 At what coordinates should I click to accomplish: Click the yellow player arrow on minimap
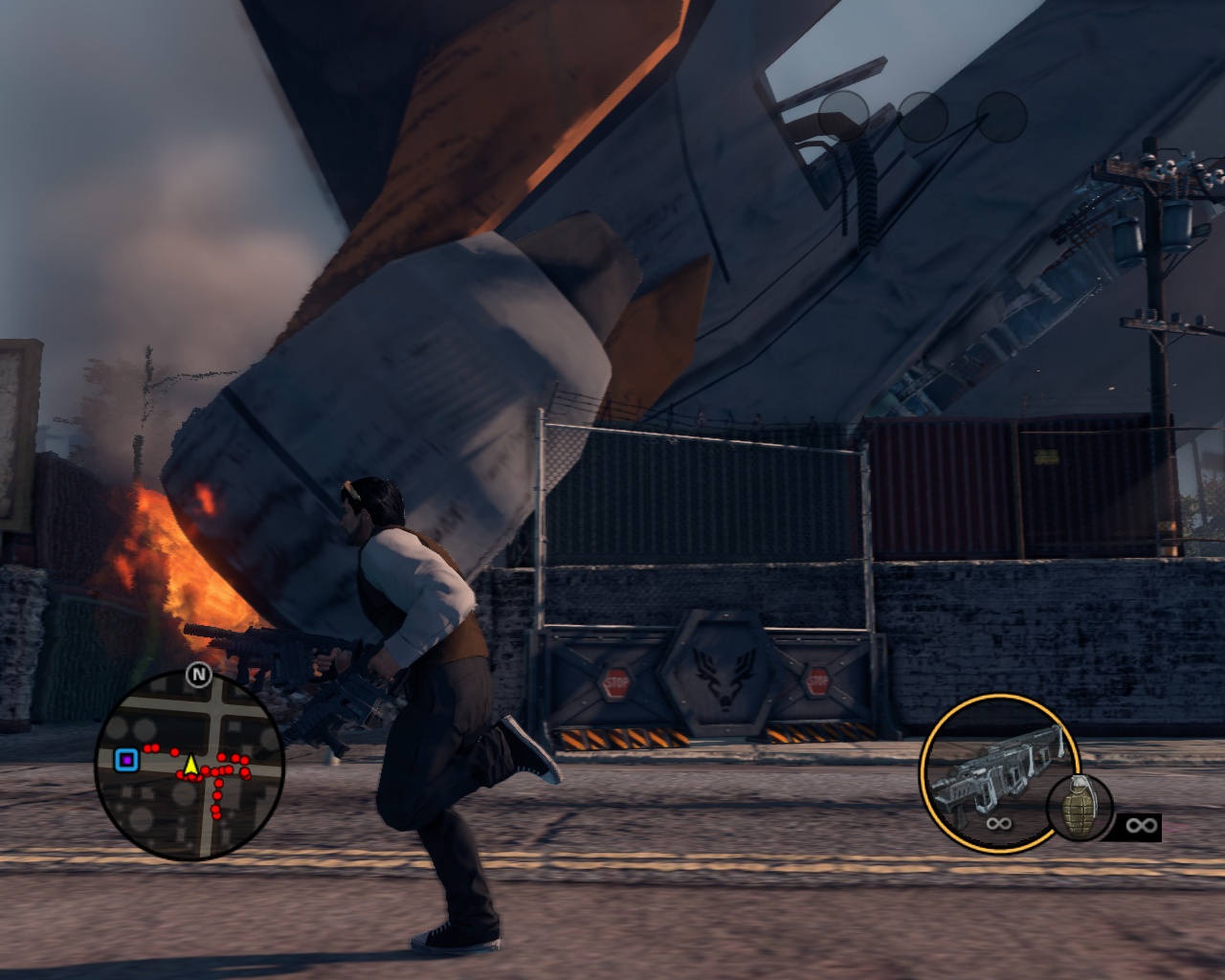click(x=190, y=765)
